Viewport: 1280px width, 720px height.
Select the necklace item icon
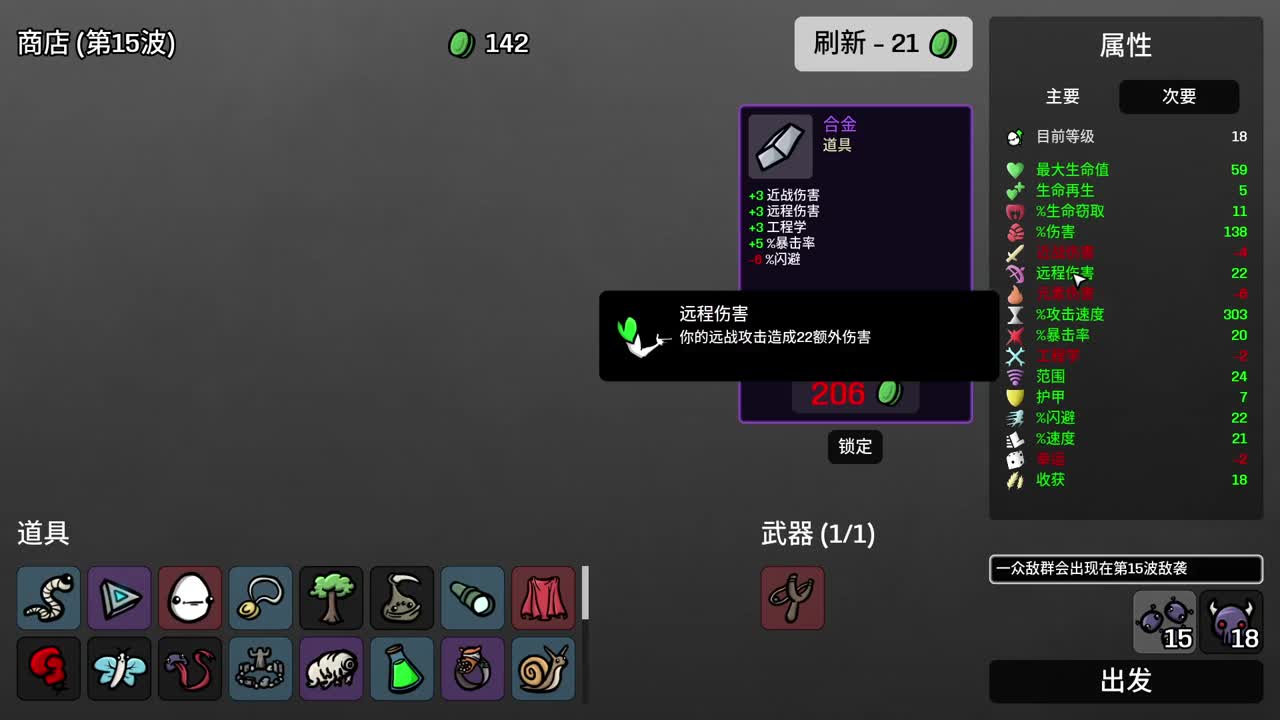tap(260, 598)
